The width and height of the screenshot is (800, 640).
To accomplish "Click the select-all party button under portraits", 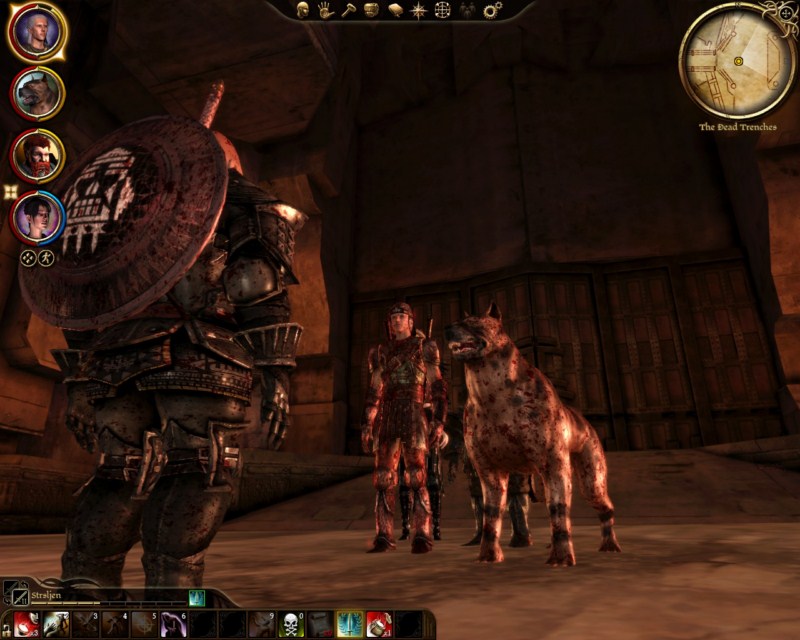I will 27,257.
